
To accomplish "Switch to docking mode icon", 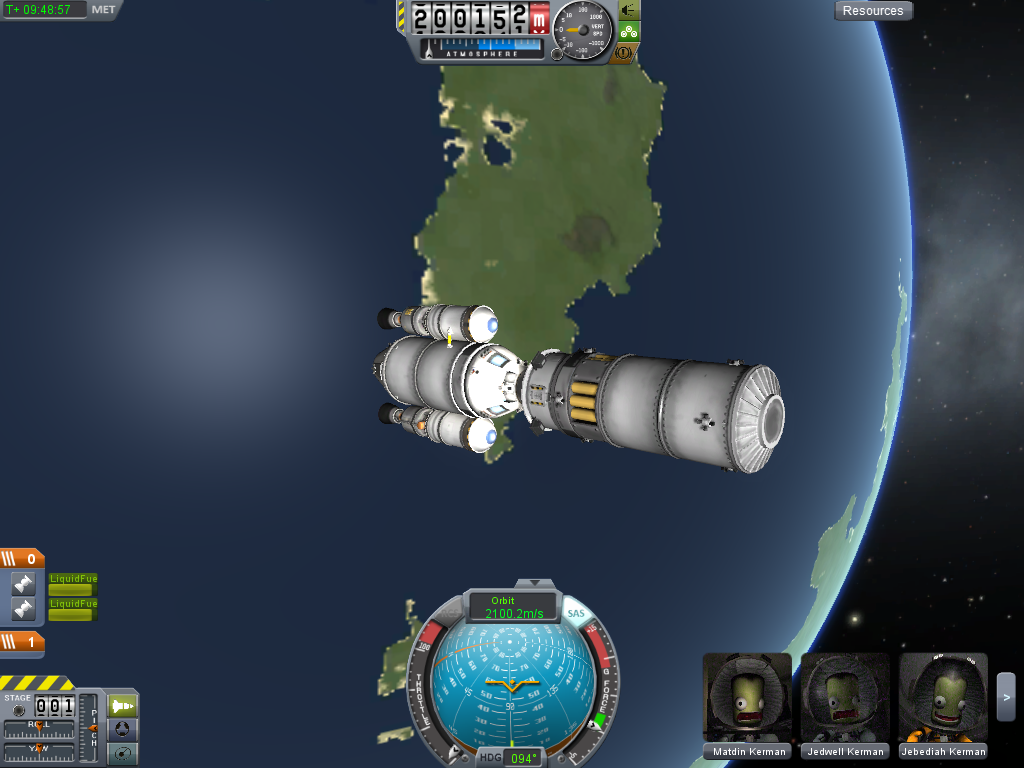I will coord(122,729).
